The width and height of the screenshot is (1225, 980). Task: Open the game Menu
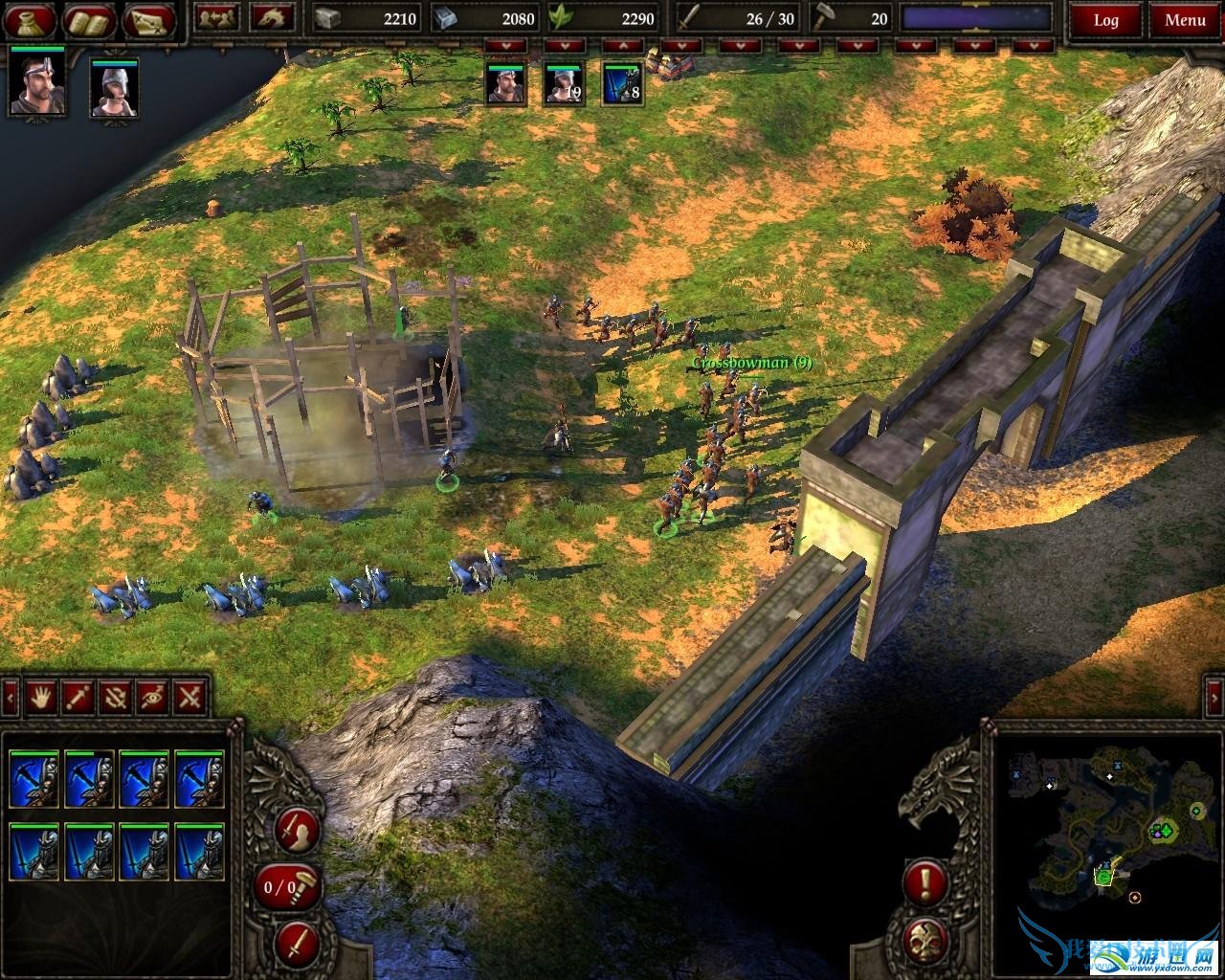click(1185, 20)
